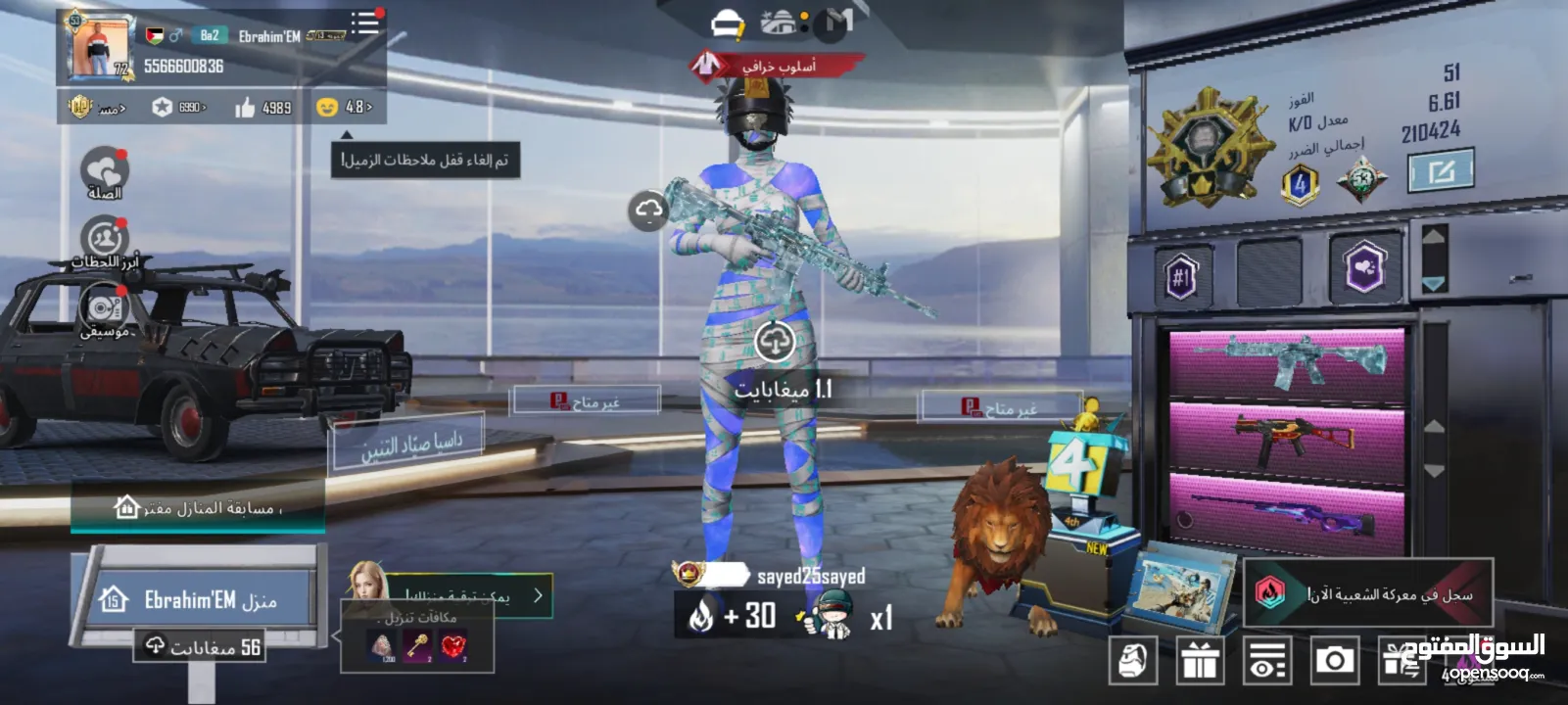Select the #1 hexagon badge slot
The height and width of the screenshot is (705, 1568).
point(1181,277)
